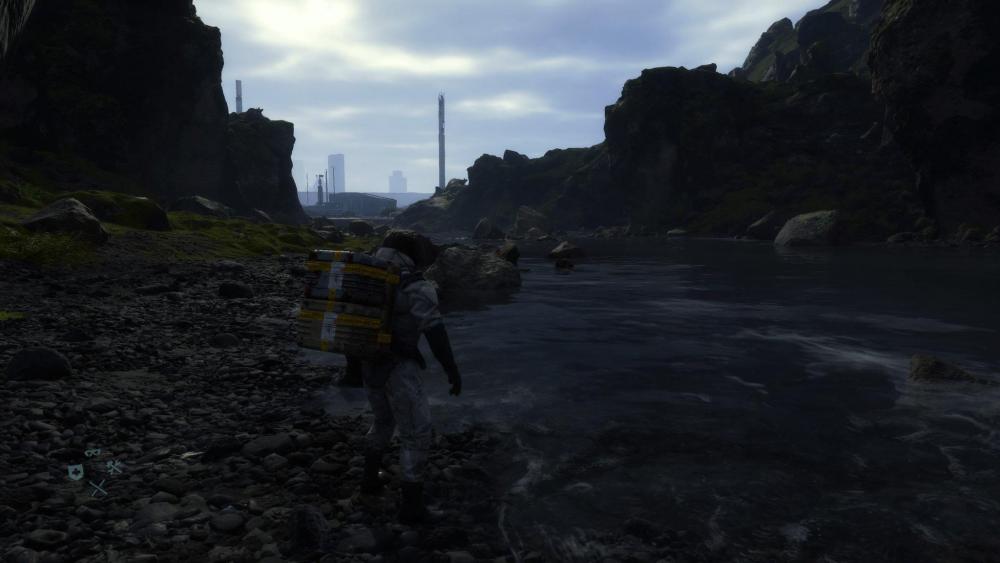Viewport: 1000px width, 563px height.
Task: Select the infinity symbol quick-wheel icon
Action: (92, 453)
